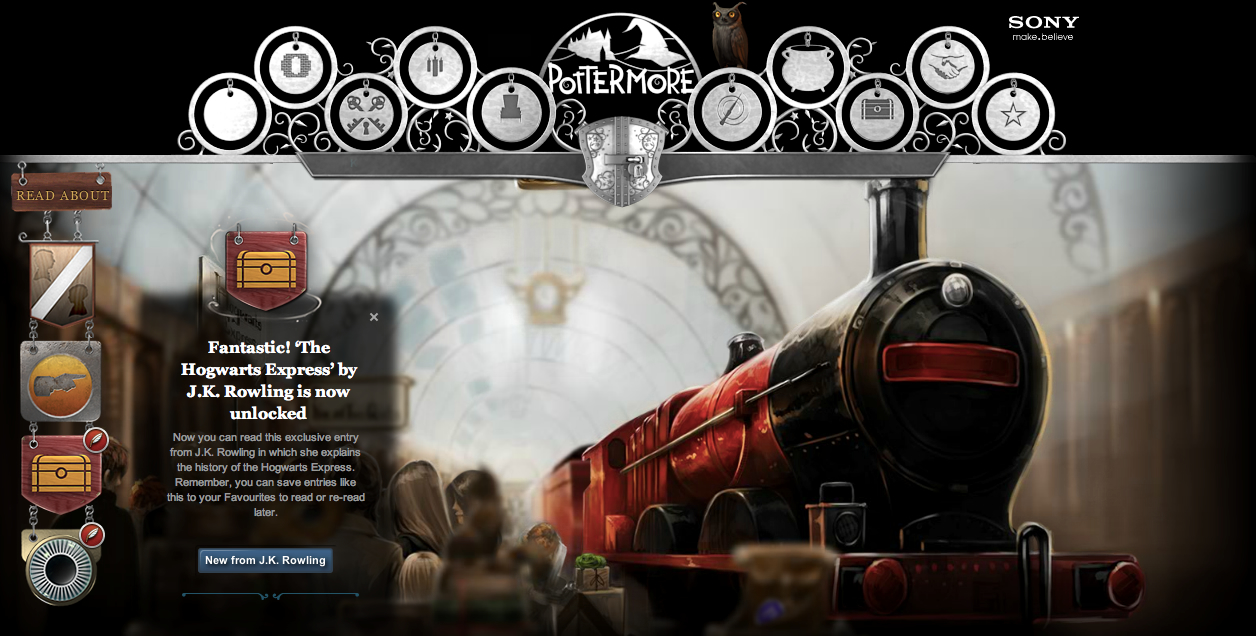Open the crossed keys medallion
This screenshot has height=636, width=1256.
click(x=366, y=113)
